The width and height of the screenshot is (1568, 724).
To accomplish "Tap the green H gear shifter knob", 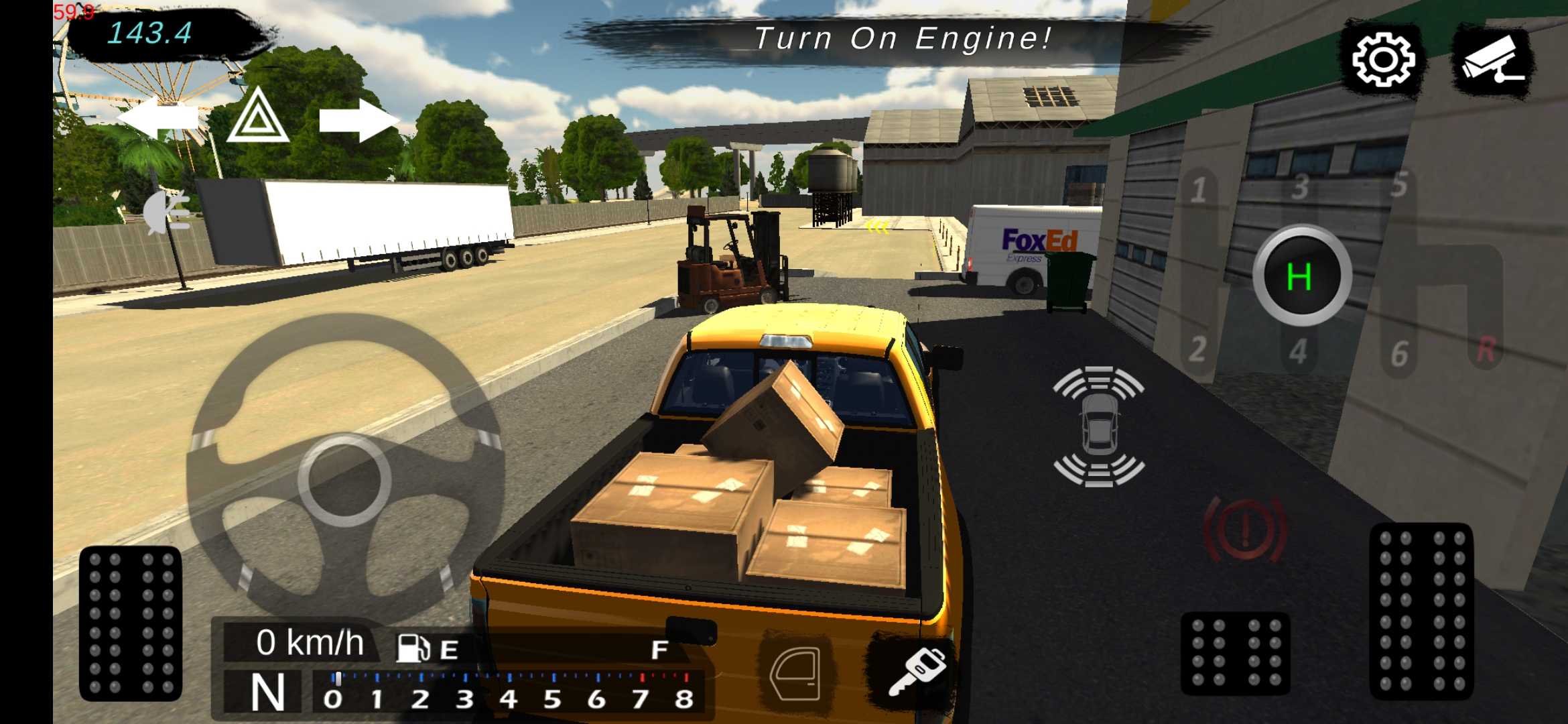I will coord(1301,276).
